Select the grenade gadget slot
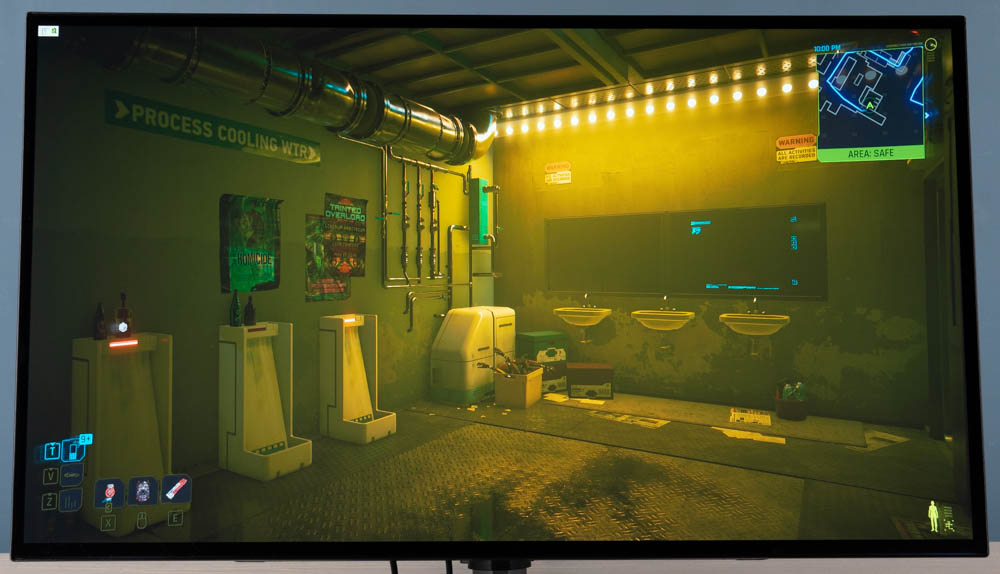 tap(143, 491)
